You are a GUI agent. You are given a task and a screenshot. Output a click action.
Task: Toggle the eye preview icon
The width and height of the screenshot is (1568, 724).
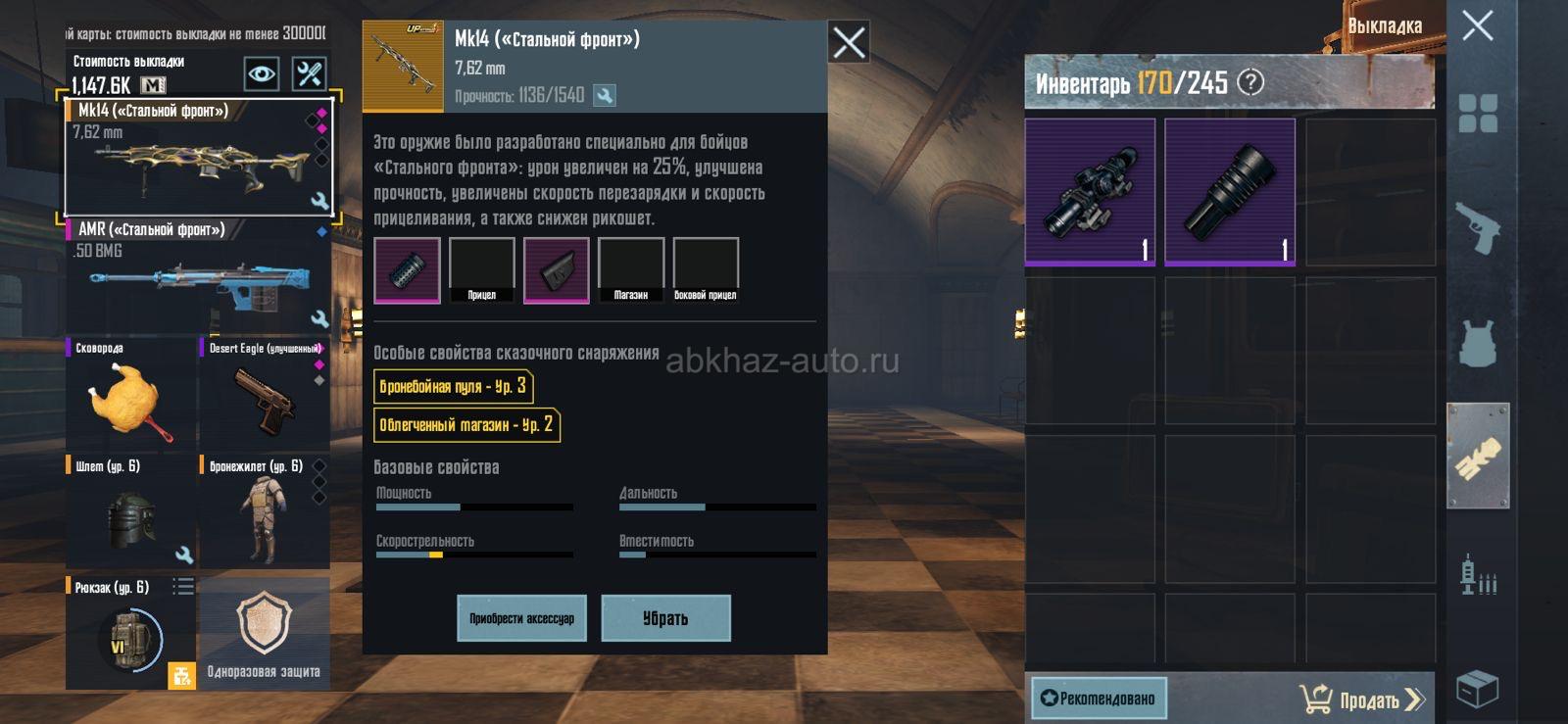[261, 73]
